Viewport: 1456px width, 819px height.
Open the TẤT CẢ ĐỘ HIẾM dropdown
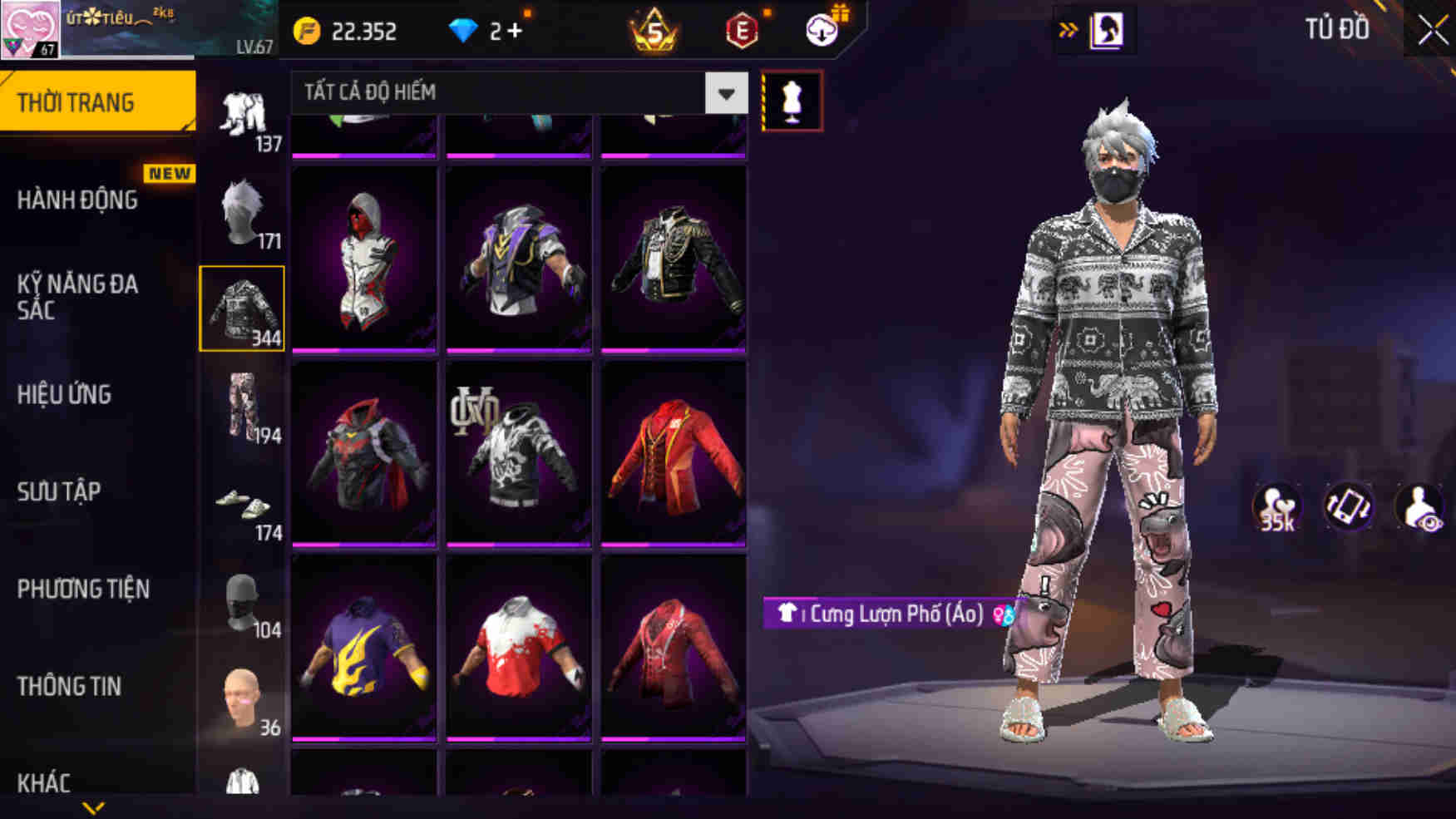pyautogui.click(x=724, y=93)
